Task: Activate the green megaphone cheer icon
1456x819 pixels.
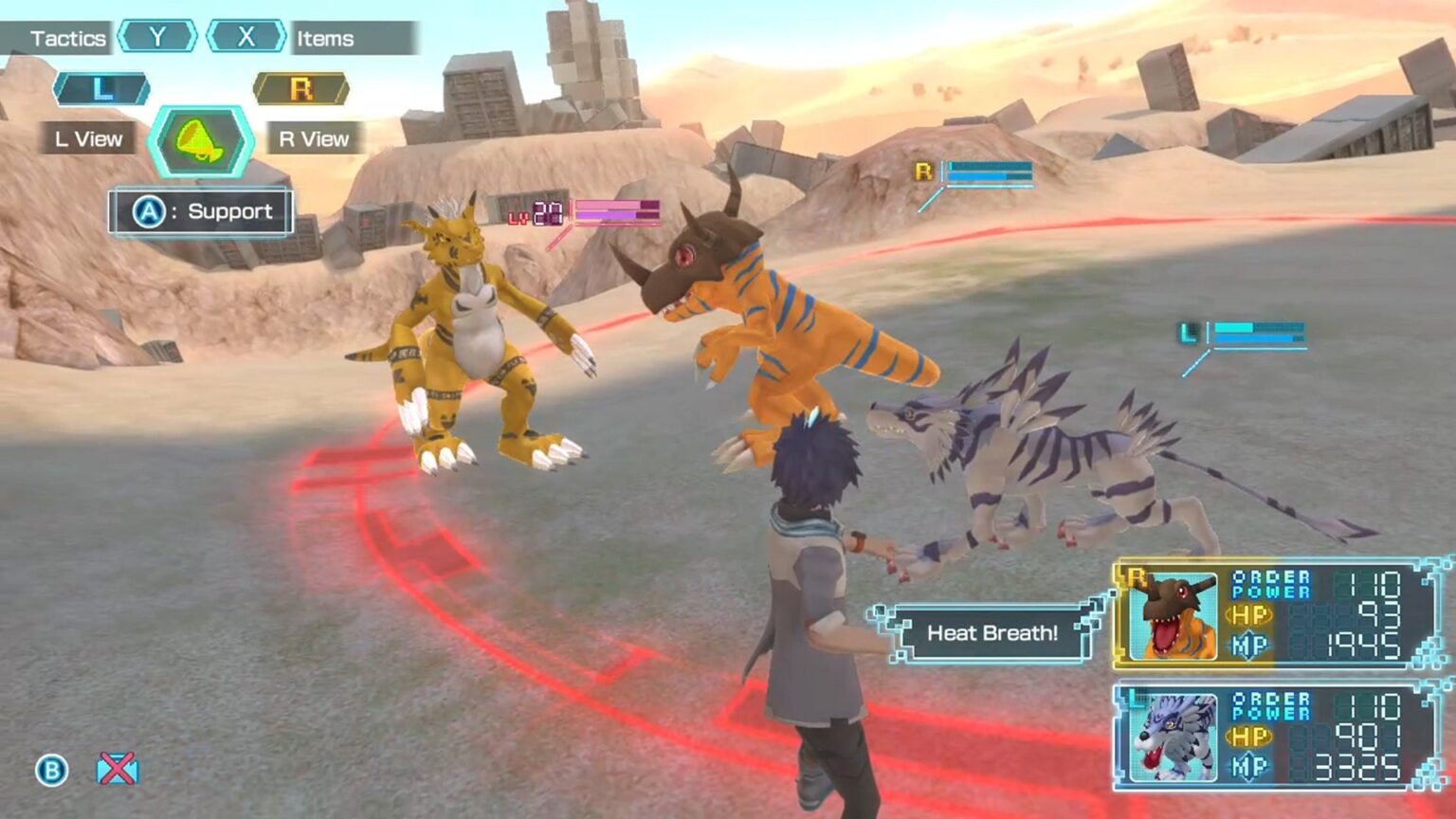Action: (201, 142)
